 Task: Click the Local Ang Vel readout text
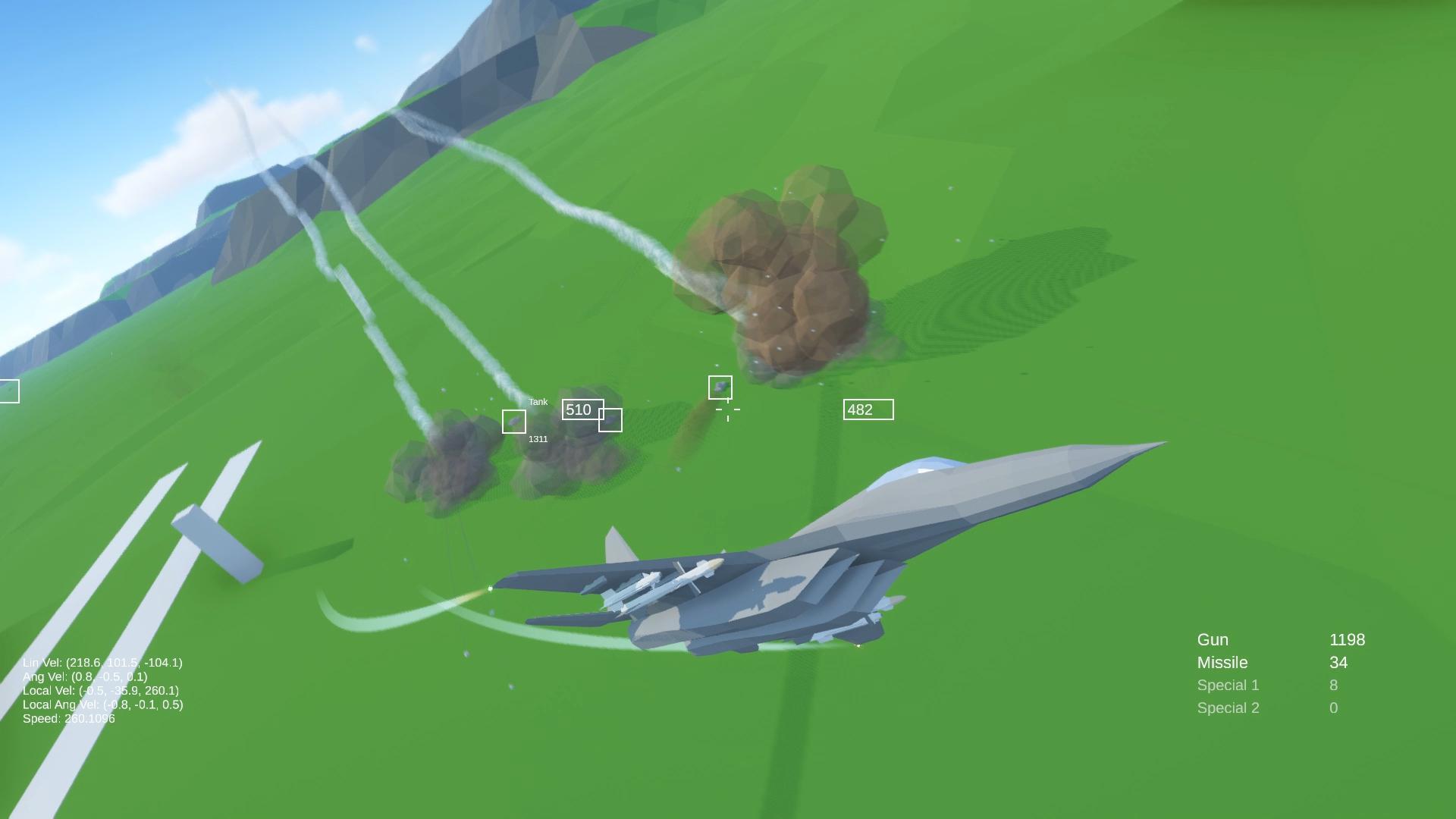tap(103, 705)
